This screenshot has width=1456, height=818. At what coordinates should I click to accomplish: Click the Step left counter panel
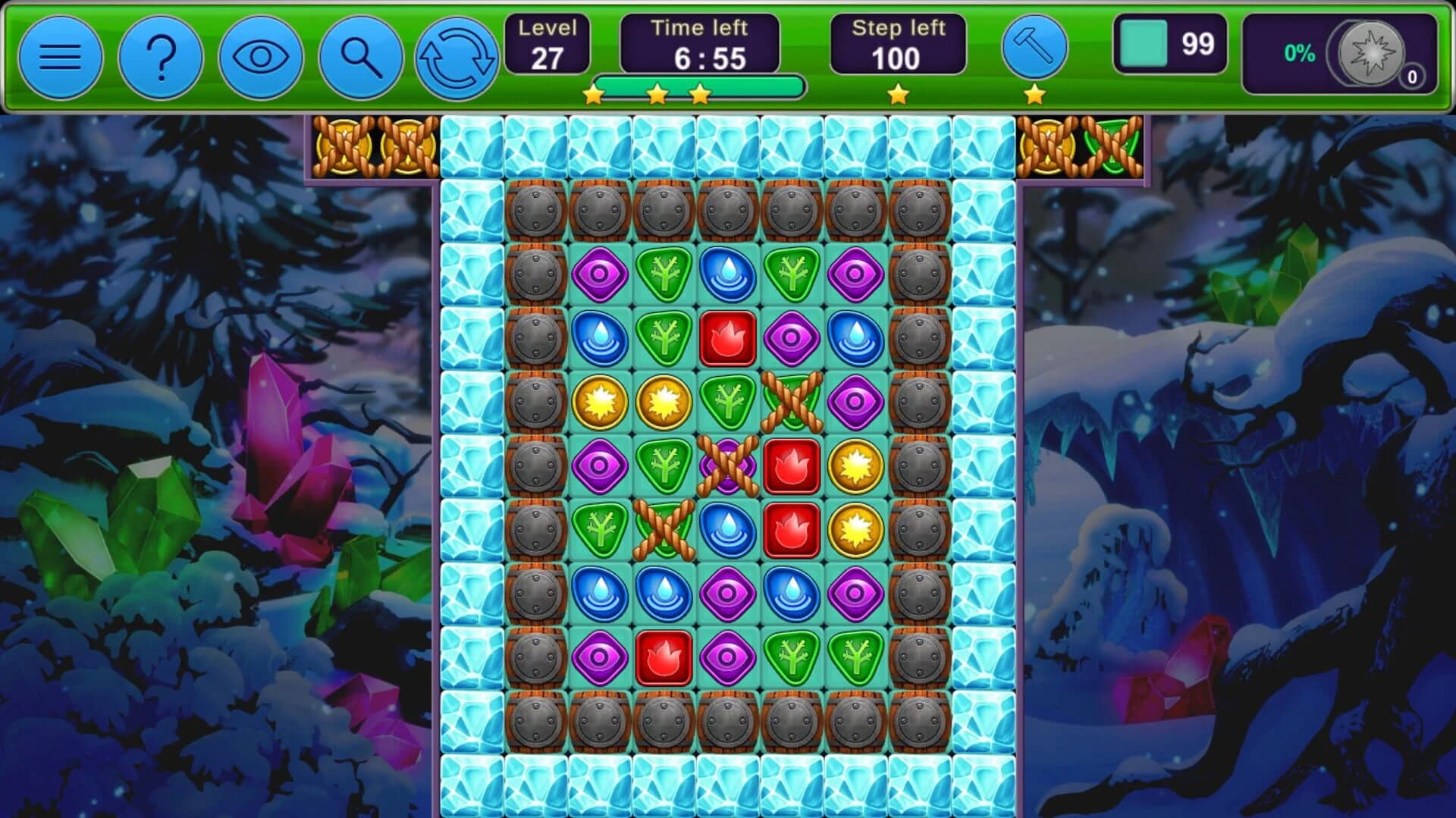(899, 42)
